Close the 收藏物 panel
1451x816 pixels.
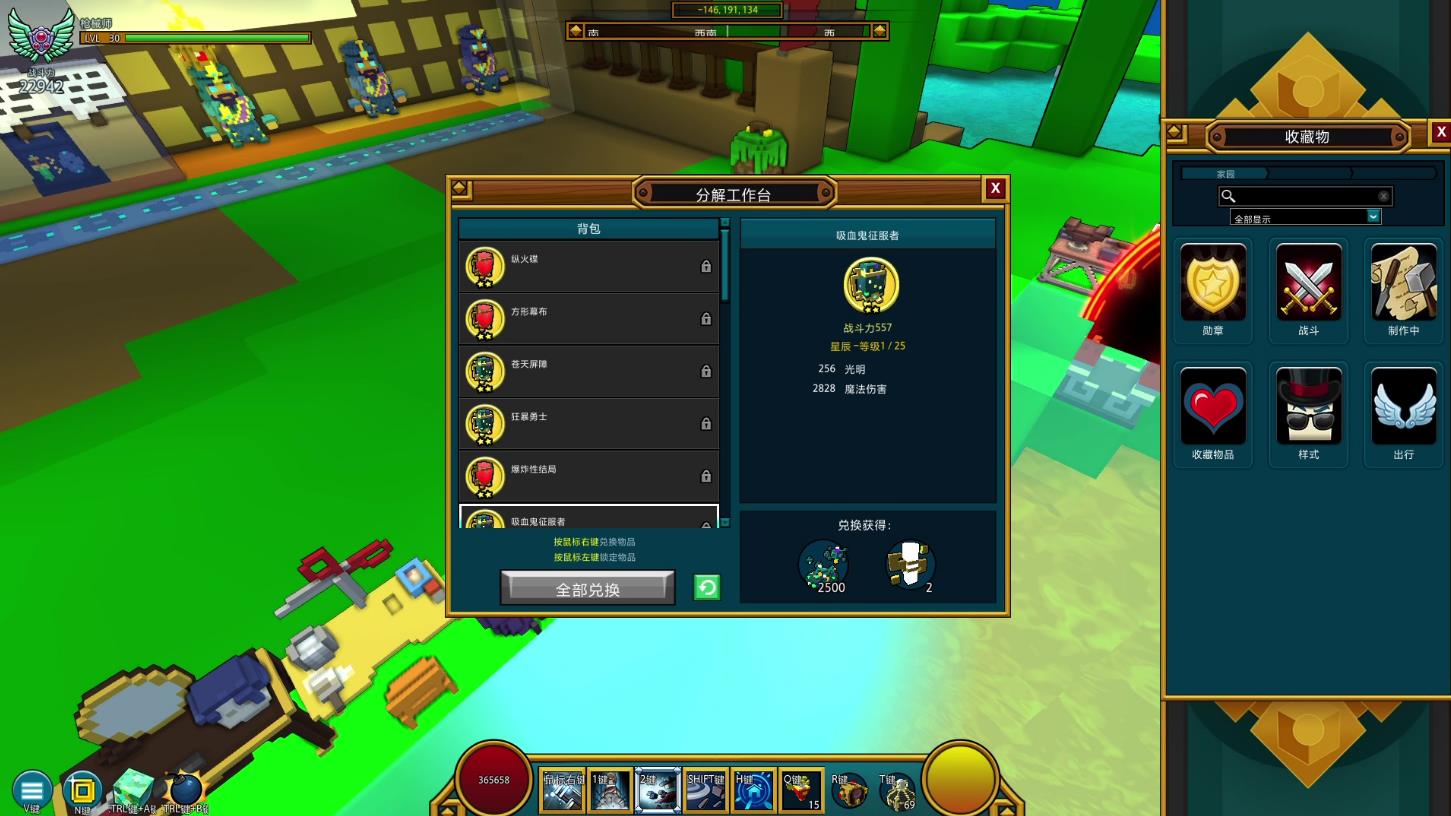tap(1441, 132)
